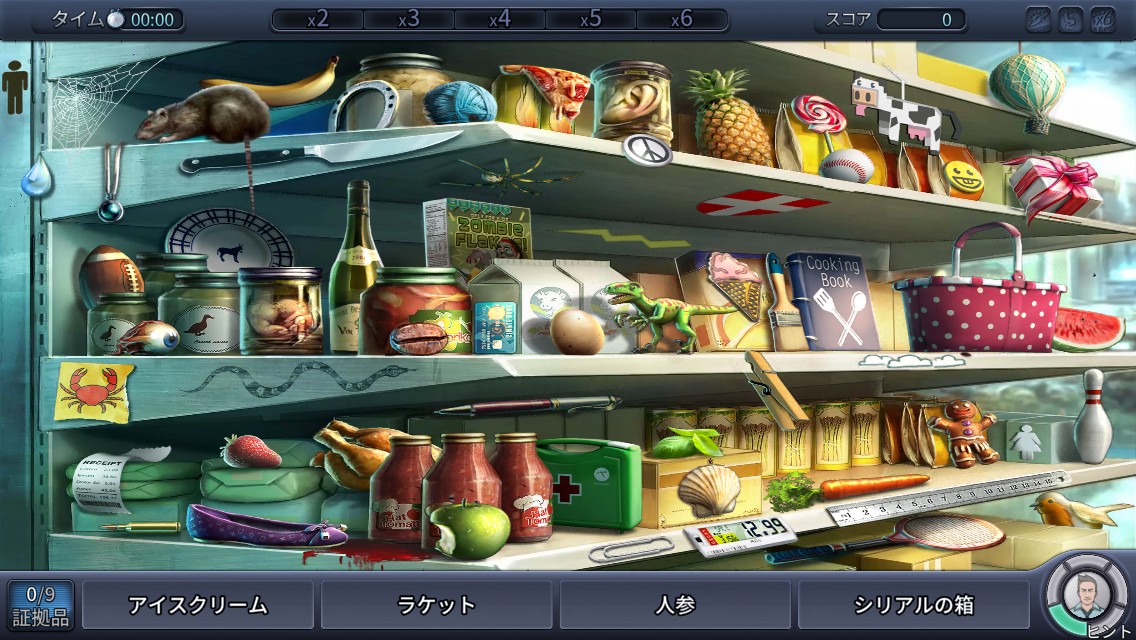Select the アイスクリーム entry in the item list
This screenshot has height=640, width=1136.
(197, 605)
